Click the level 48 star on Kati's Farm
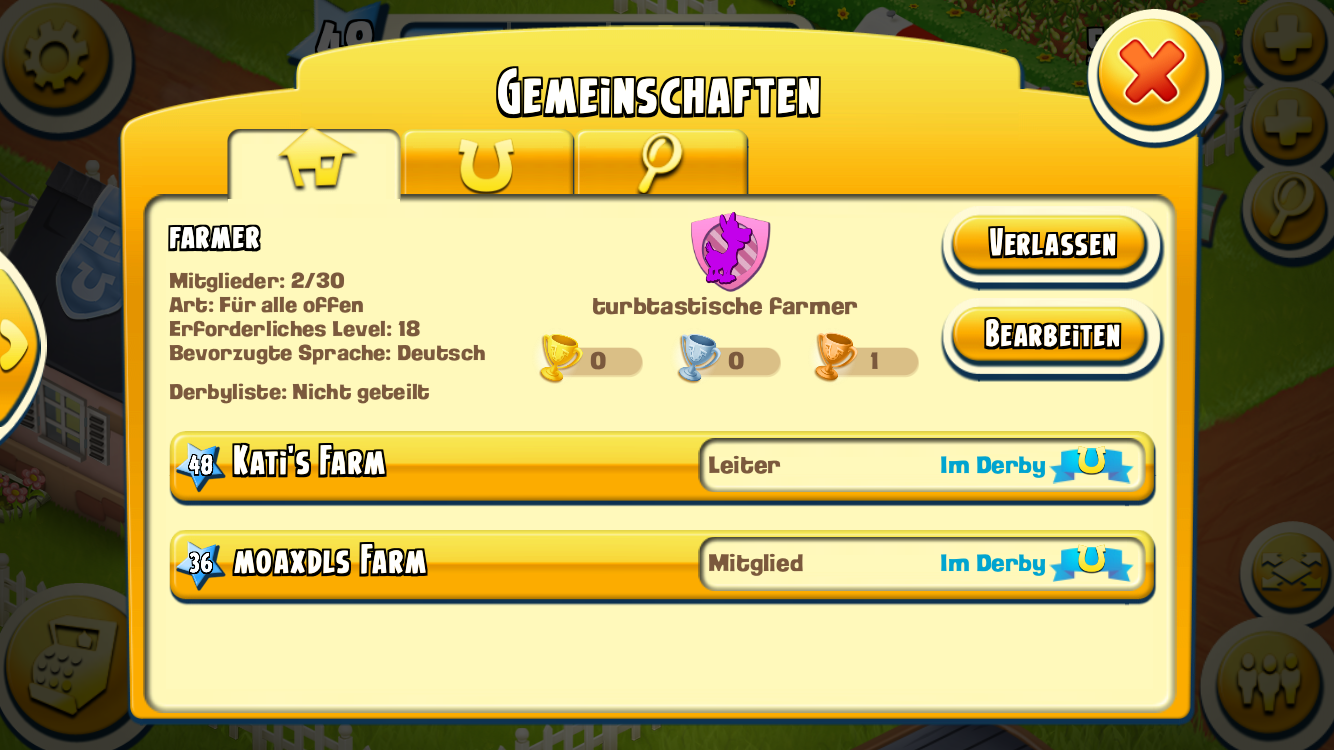The height and width of the screenshot is (750, 1334). point(200,461)
